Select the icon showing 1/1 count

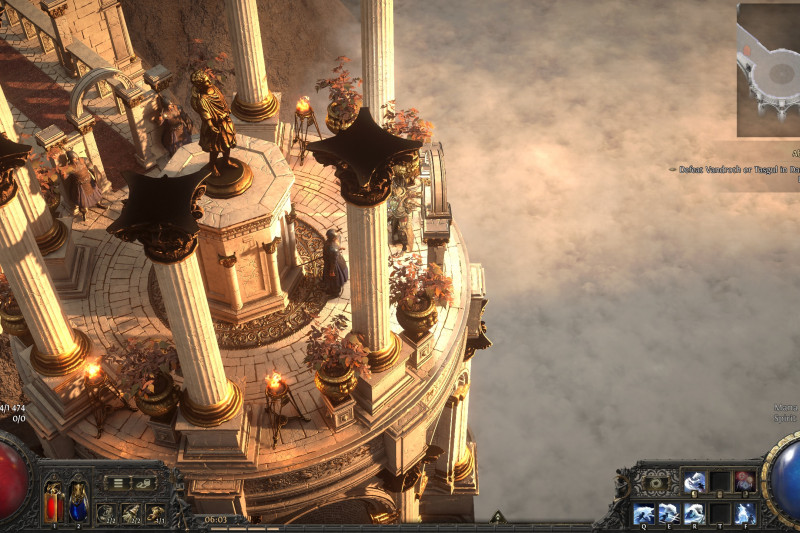155,512
